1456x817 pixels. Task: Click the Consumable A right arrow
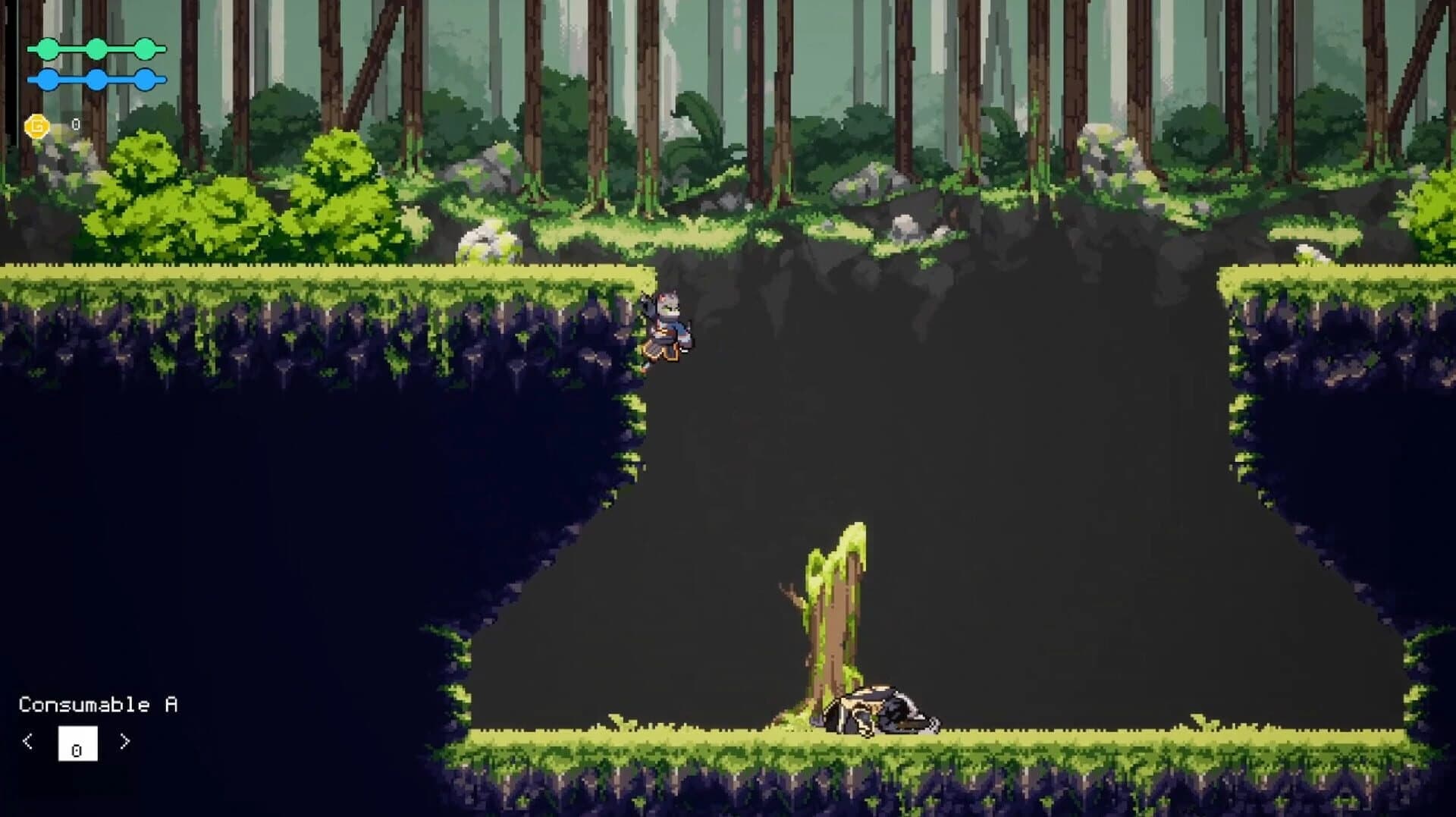pyautogui.click(x=125, y=741)
